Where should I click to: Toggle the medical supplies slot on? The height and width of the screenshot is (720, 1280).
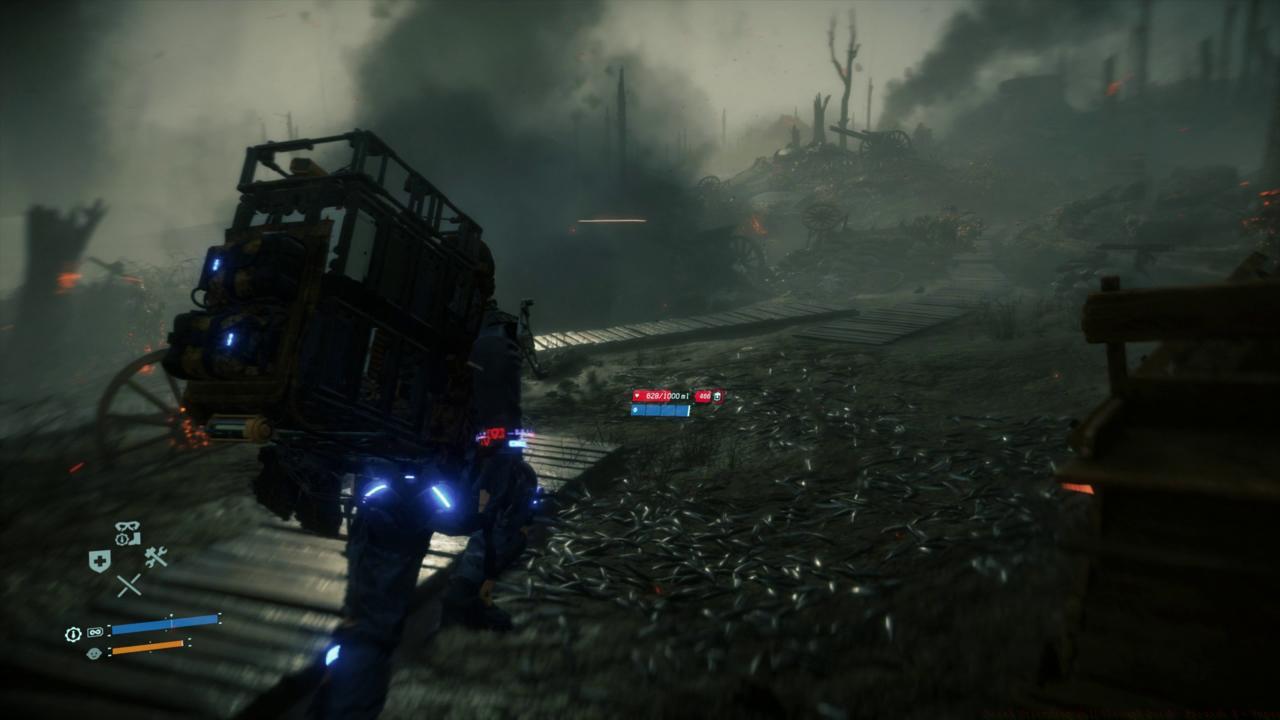click(100, 559)
